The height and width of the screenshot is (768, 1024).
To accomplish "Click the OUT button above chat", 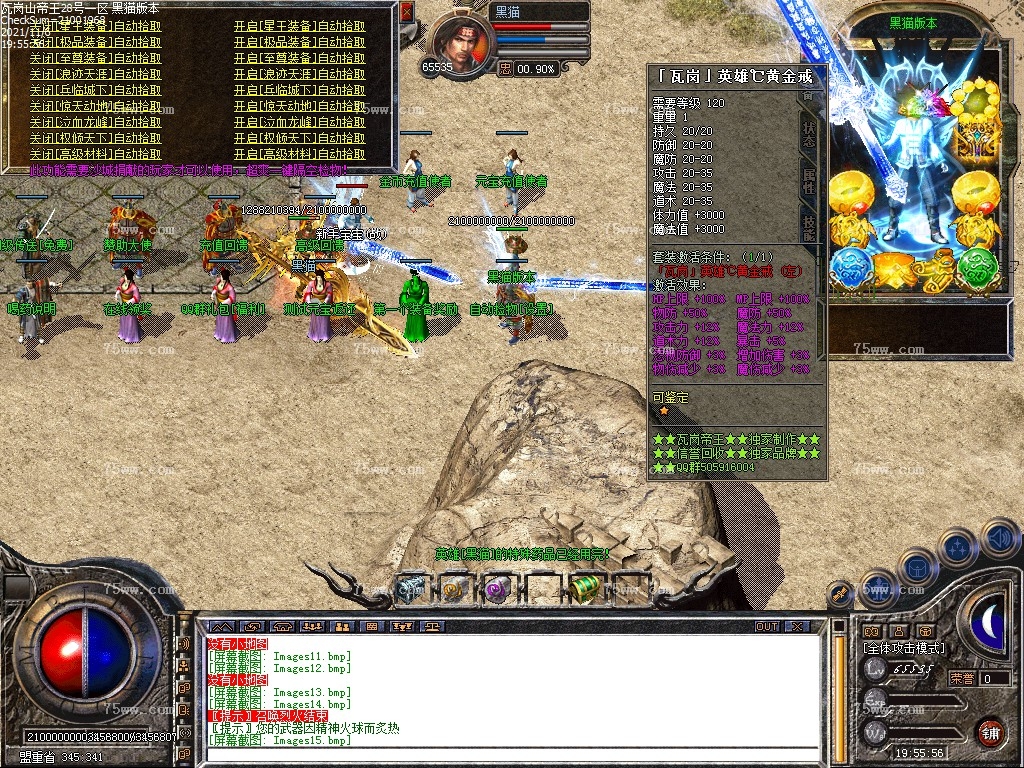I will 766,626.
